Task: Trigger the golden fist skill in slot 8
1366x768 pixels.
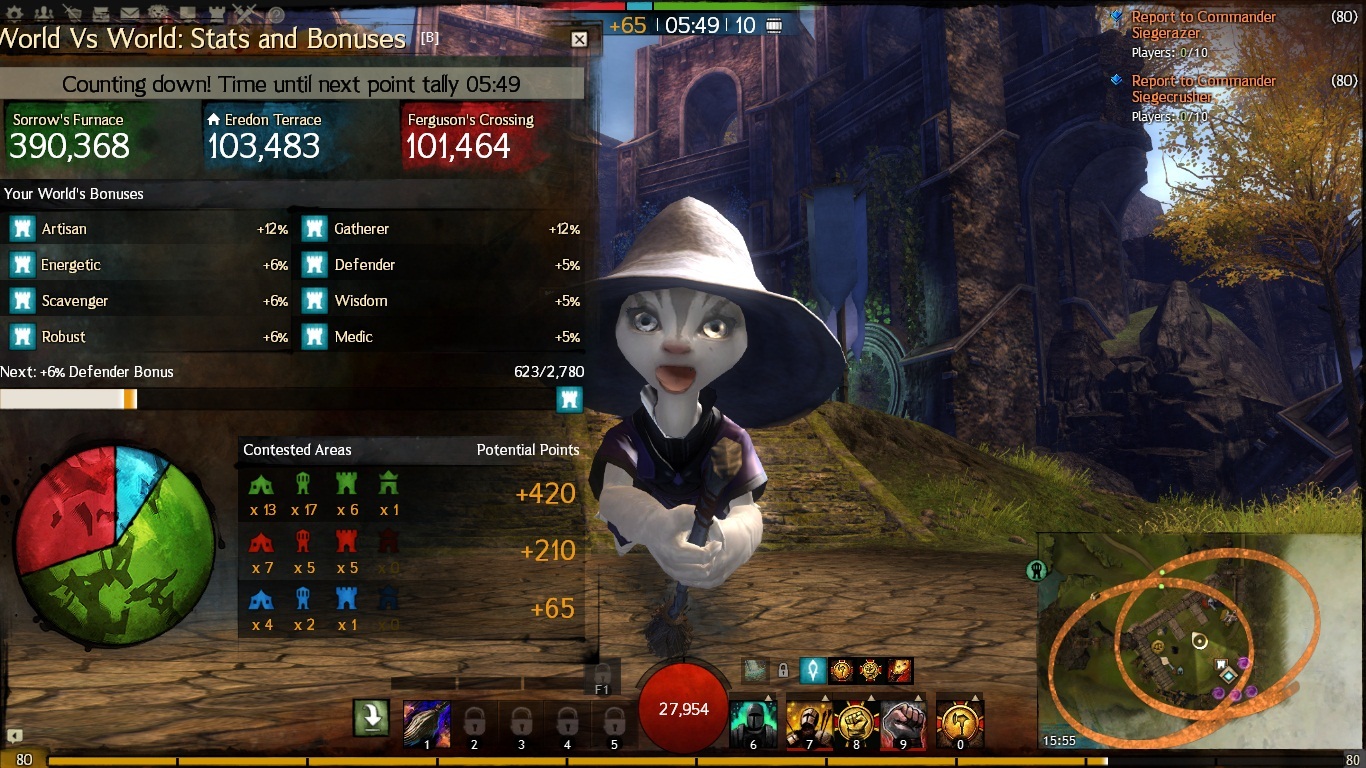Action: 857,724
